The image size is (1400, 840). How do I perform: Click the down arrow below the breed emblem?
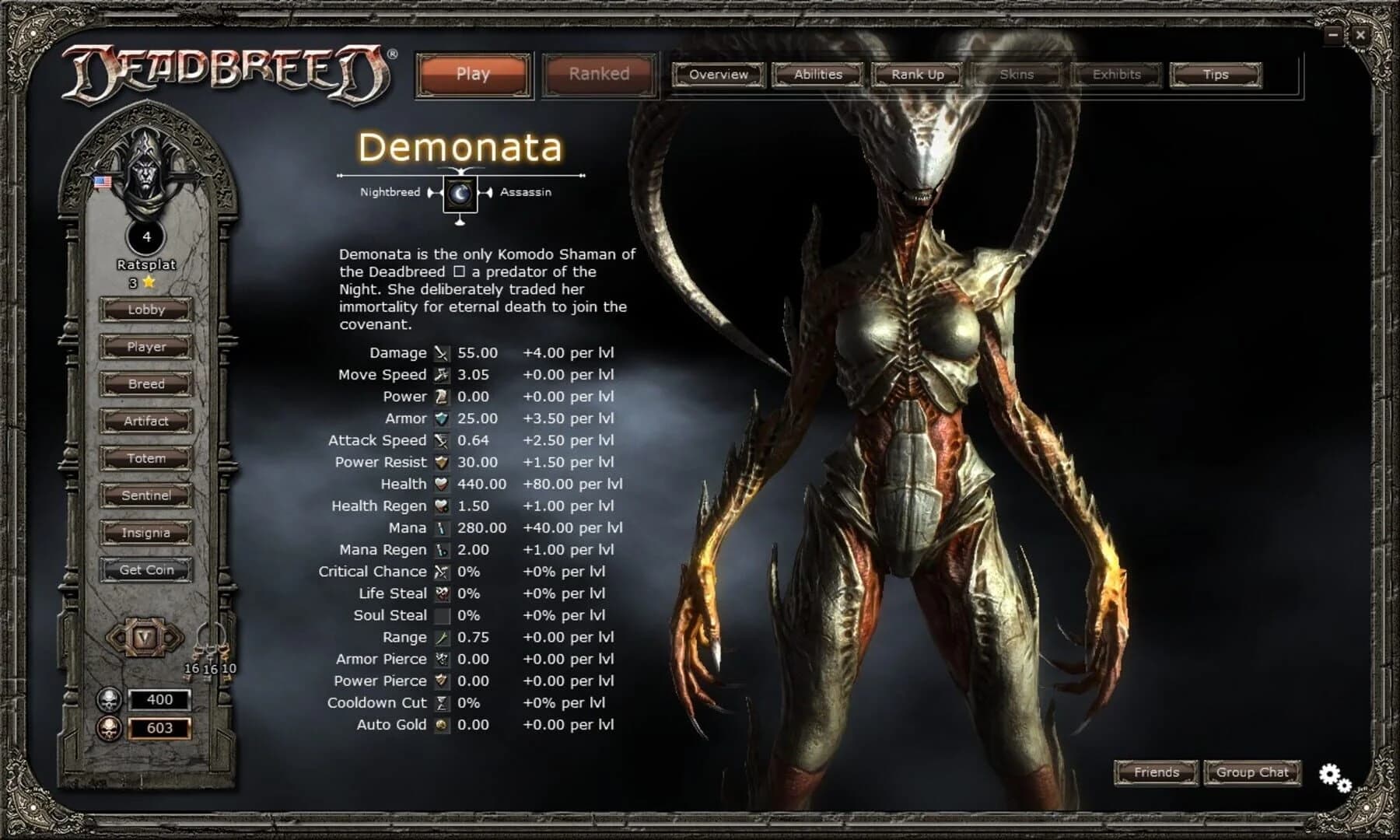[459, 223]
